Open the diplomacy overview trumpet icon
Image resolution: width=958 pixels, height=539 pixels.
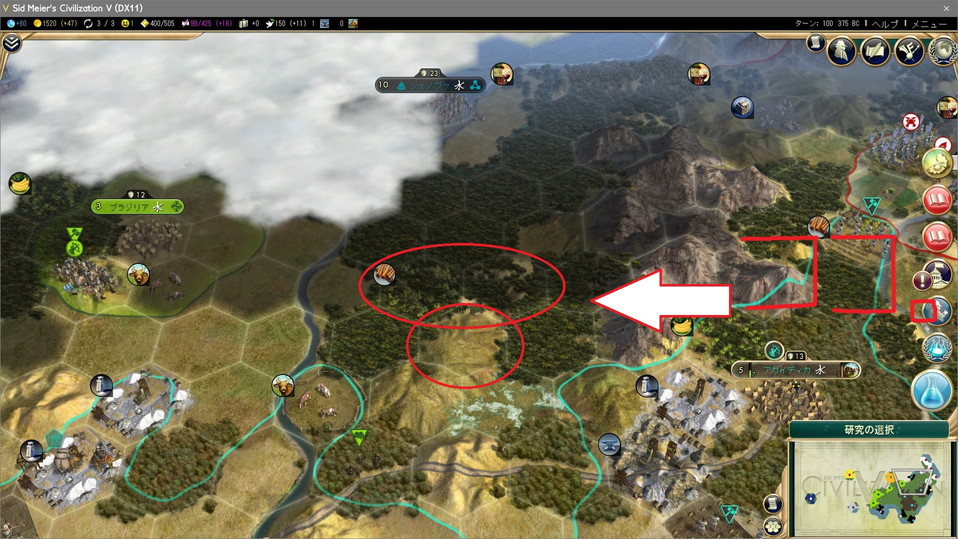click(909, 50)
